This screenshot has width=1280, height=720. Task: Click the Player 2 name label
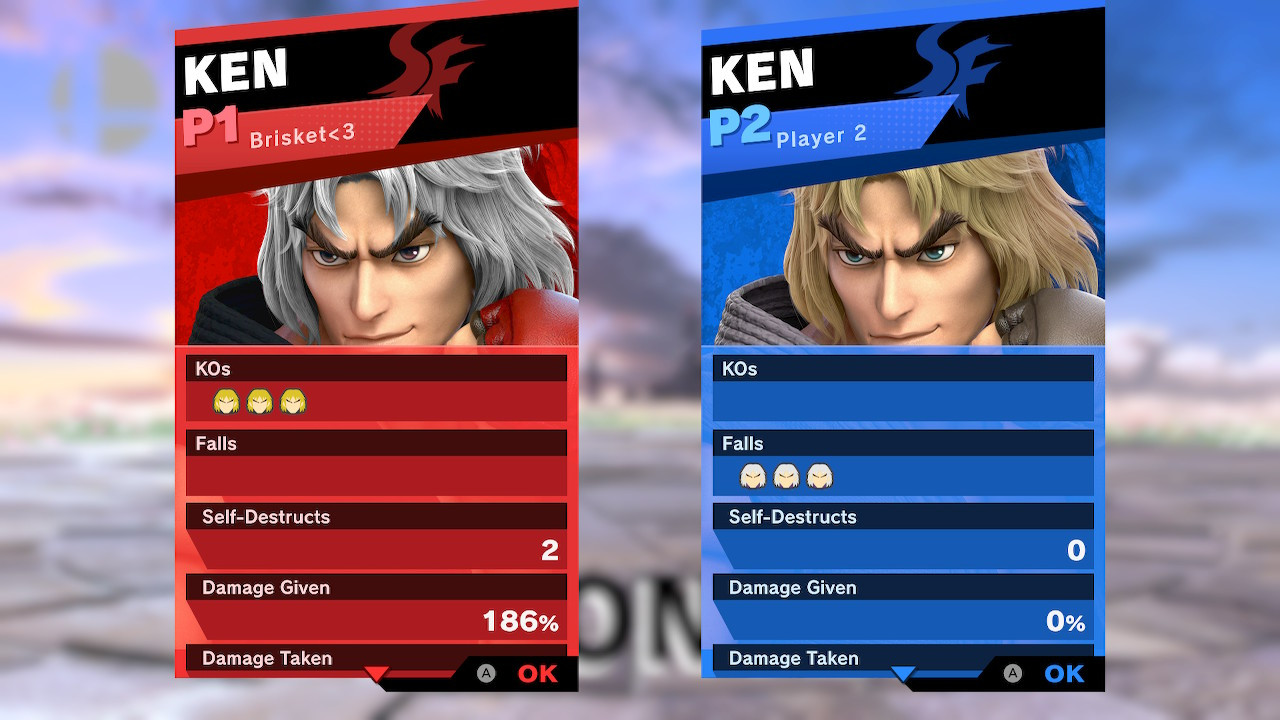pyautogui.click(x=822, y=134)
